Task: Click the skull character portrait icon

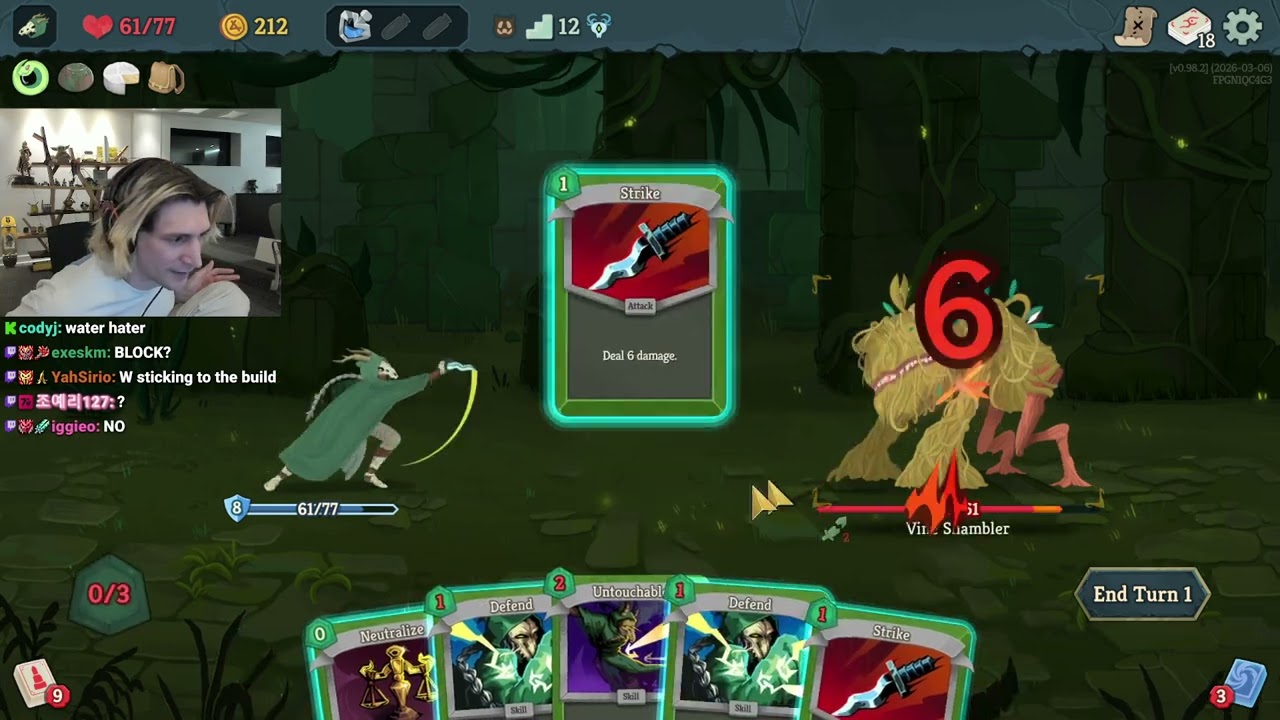Action: click(x=34, y=27)
